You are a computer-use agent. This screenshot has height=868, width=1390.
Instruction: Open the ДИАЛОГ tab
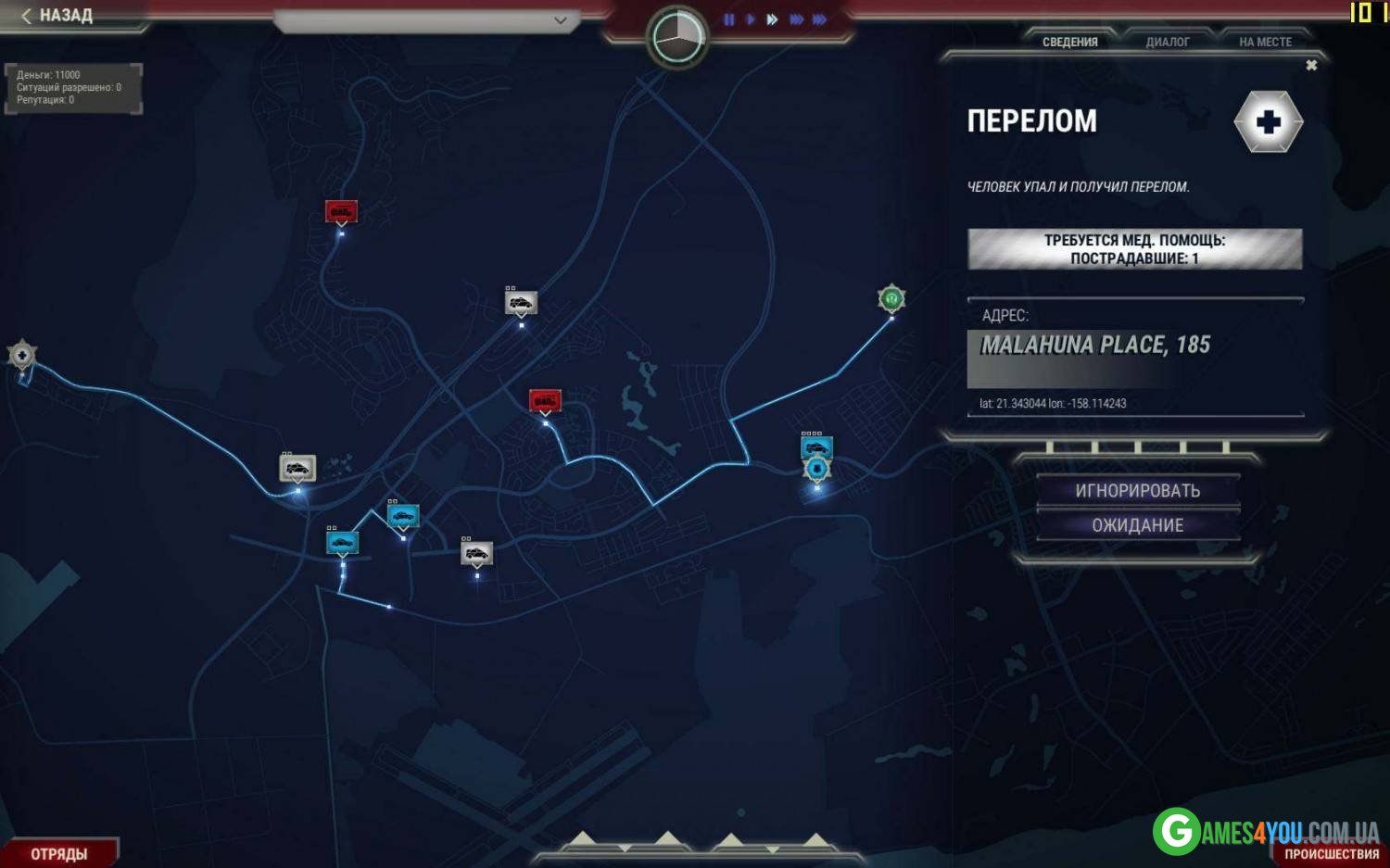click(x=1167, y=42)
